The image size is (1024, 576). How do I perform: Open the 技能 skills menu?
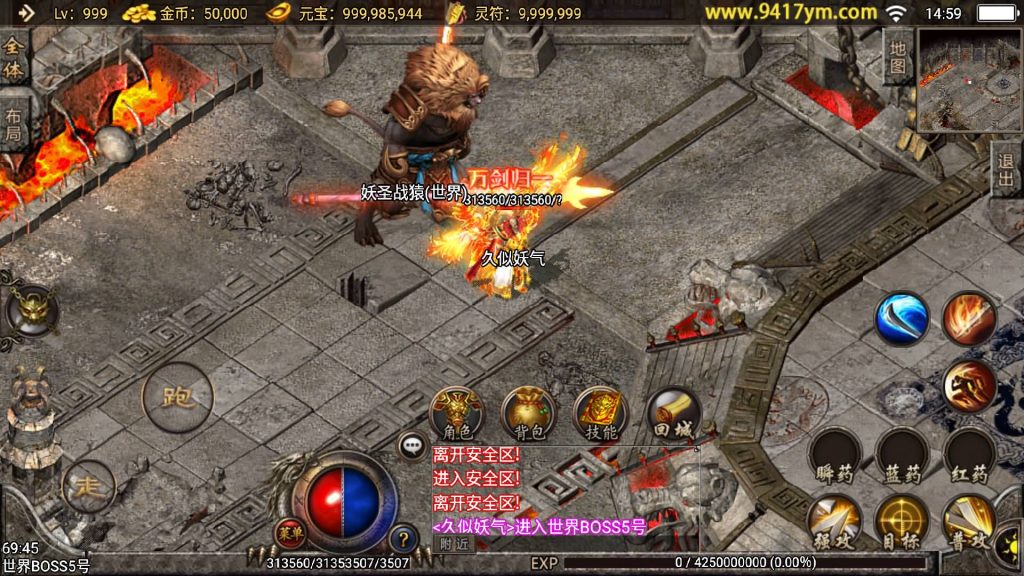[601, 412]
